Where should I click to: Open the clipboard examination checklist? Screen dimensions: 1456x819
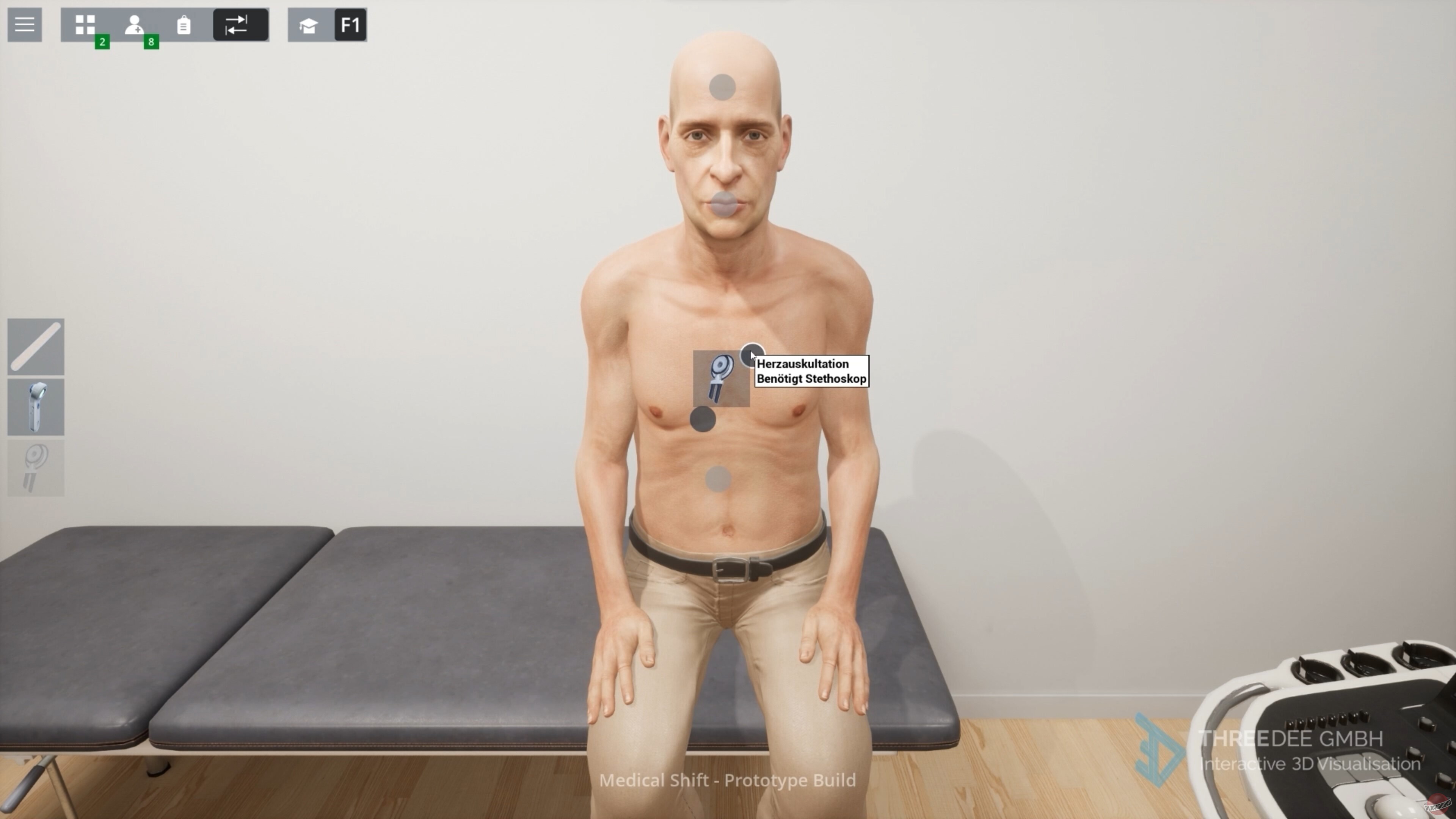183,24
